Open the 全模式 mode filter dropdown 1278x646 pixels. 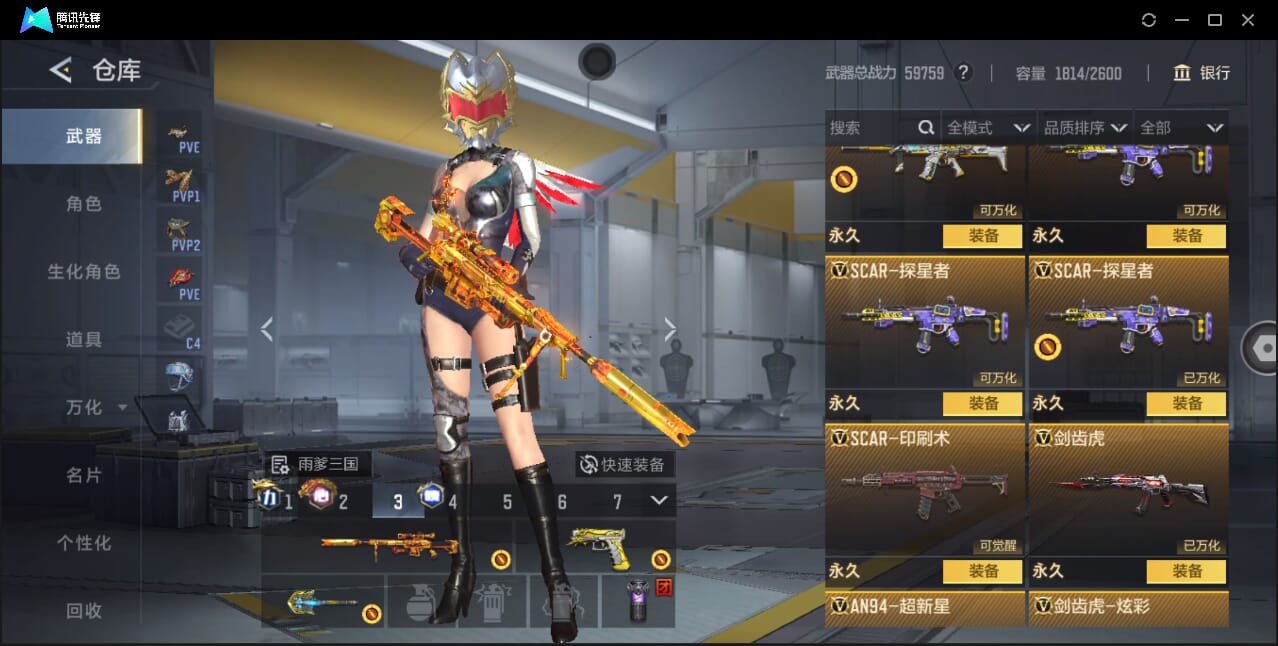pos(988,128)
